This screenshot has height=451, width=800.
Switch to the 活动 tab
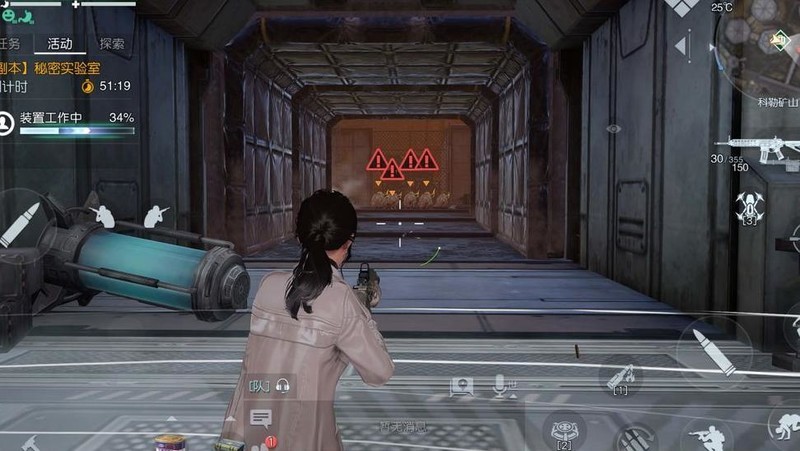pos(59,44)
